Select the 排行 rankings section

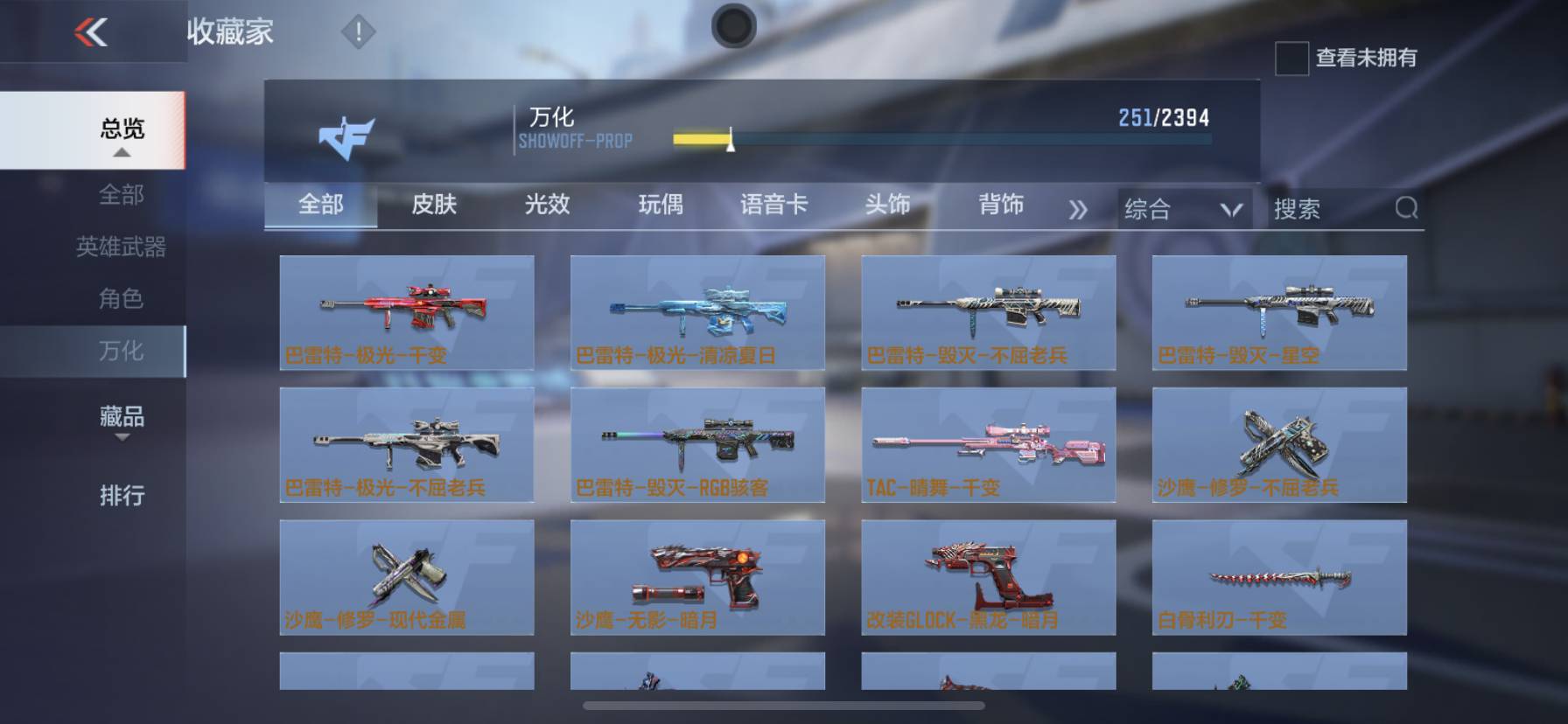click(x=121, y=495)
